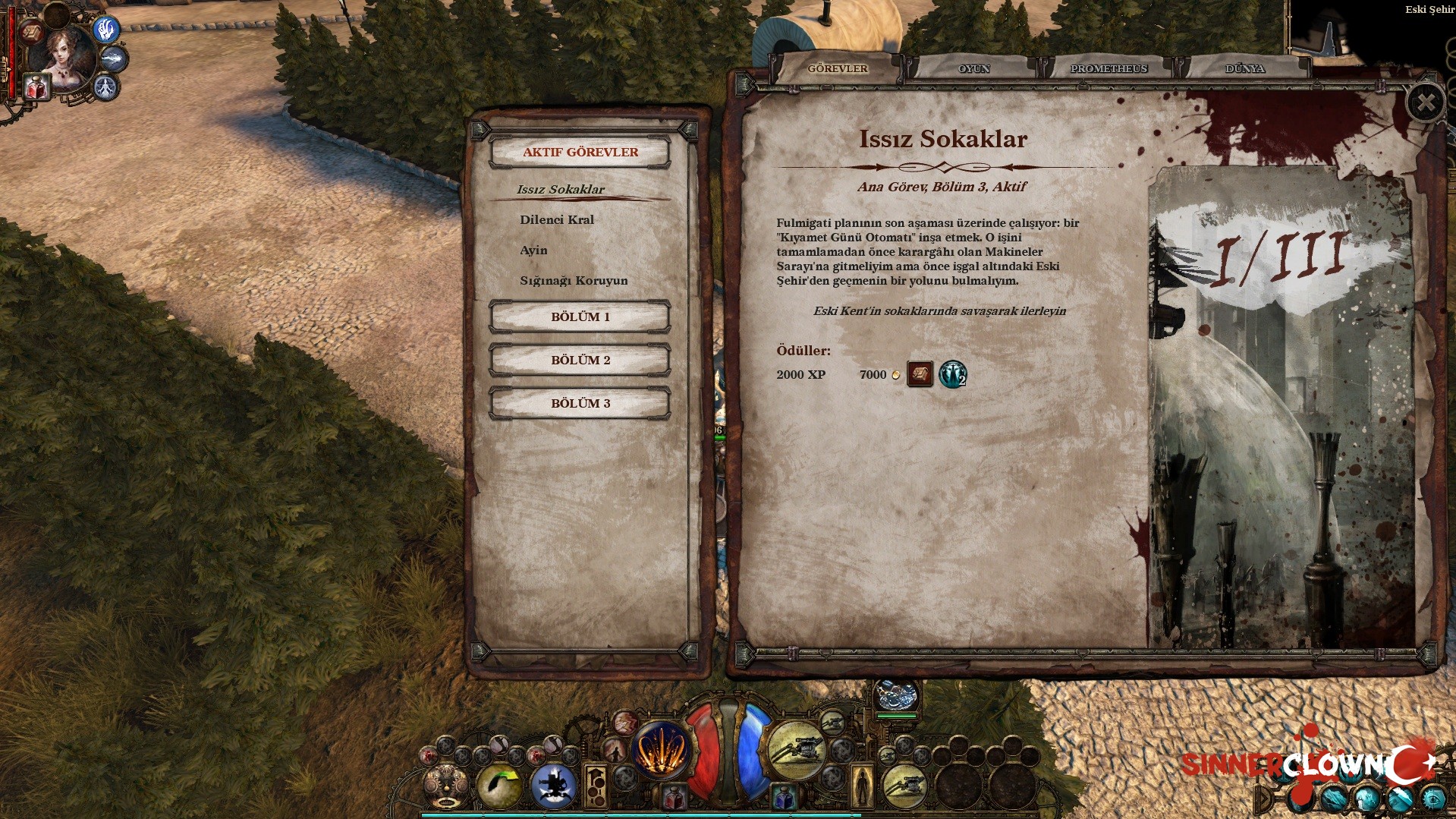The height and width of the screenshot is (819, 1456).
Task: Click the eye icon in corner menu
Action: pyautogui.click(x=1433, y=799)
